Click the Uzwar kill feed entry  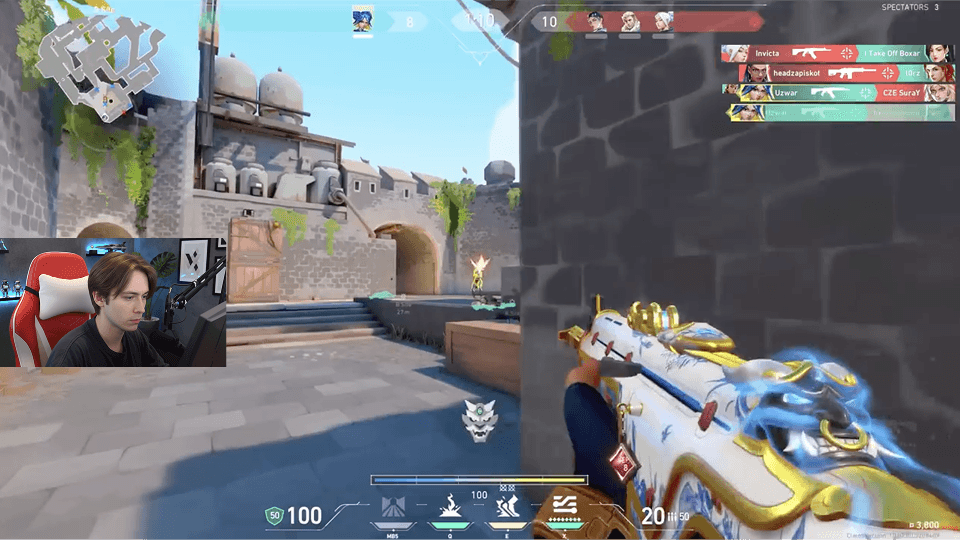pyautogui.click(x=838, y=92)
